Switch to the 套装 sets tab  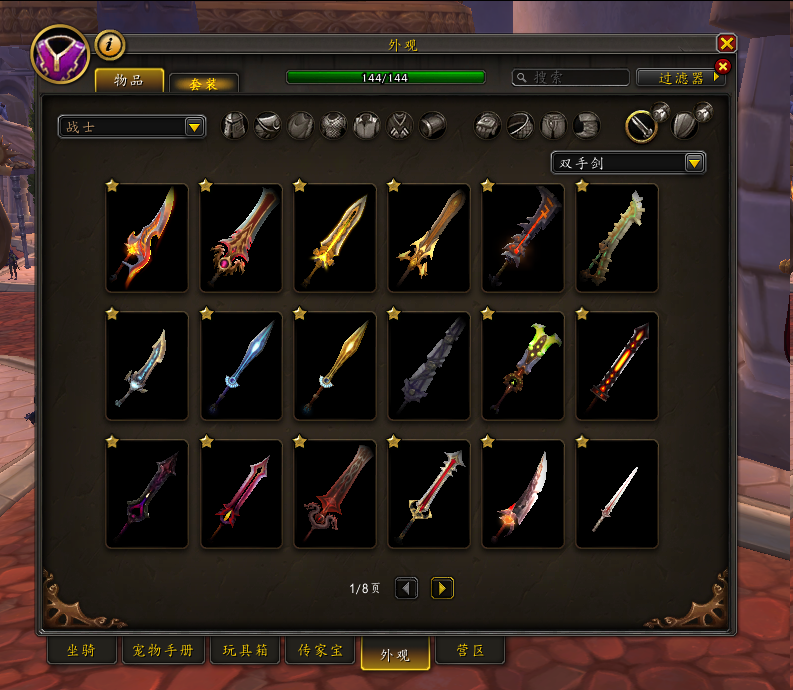[203, 83]
